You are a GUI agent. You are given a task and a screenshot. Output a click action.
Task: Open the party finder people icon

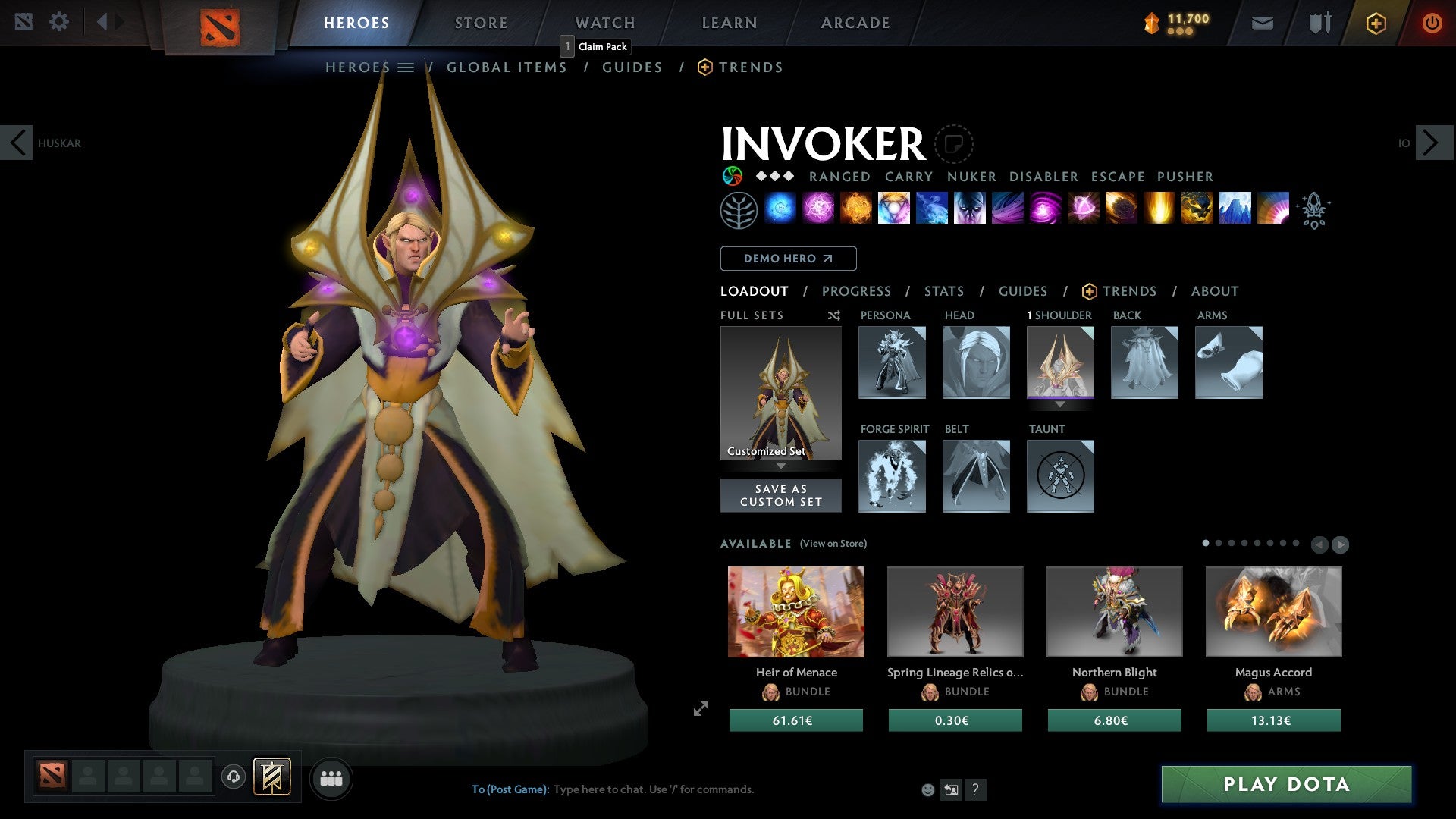click(x=331, y=777)
